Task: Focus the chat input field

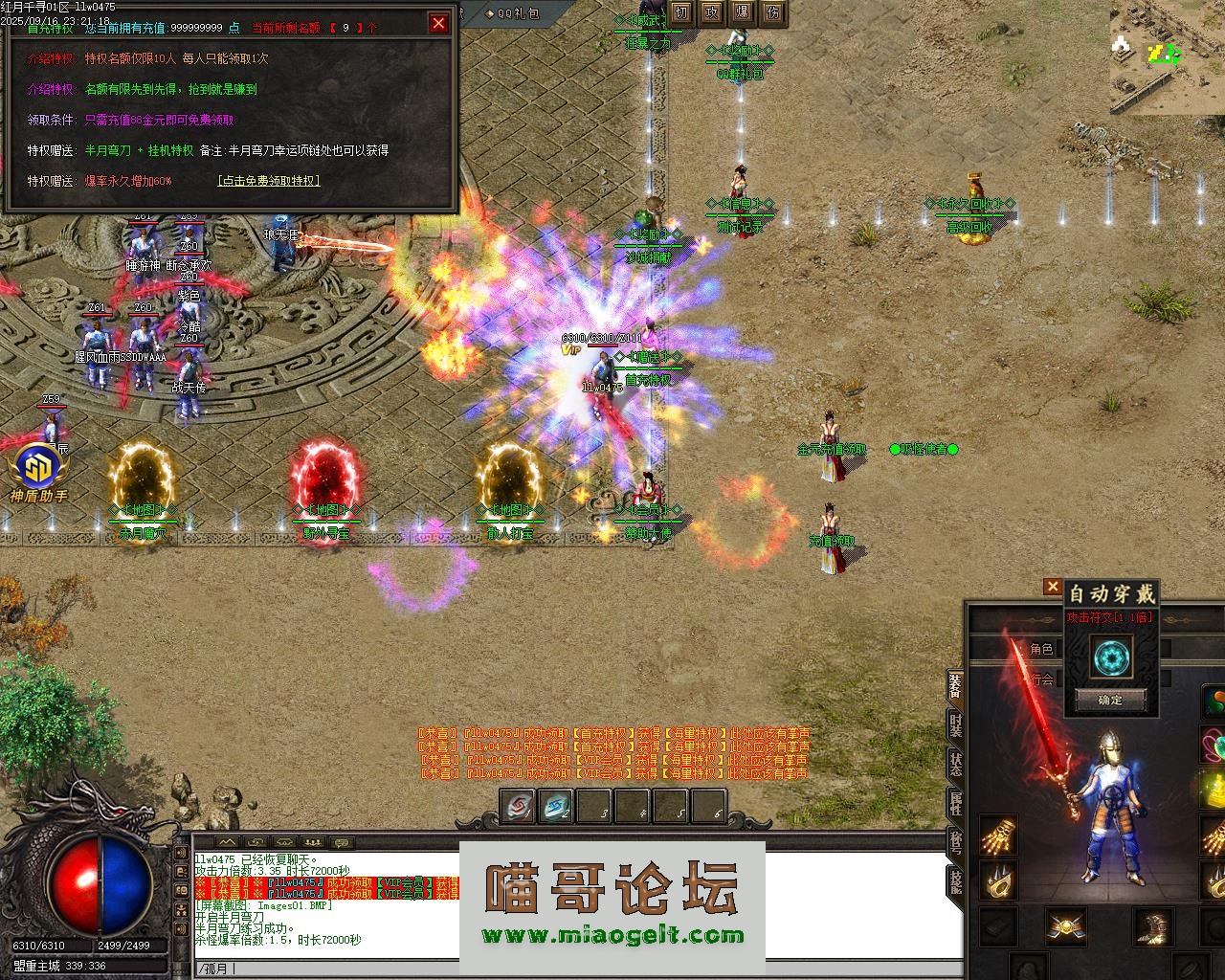Action: [574, 969]
